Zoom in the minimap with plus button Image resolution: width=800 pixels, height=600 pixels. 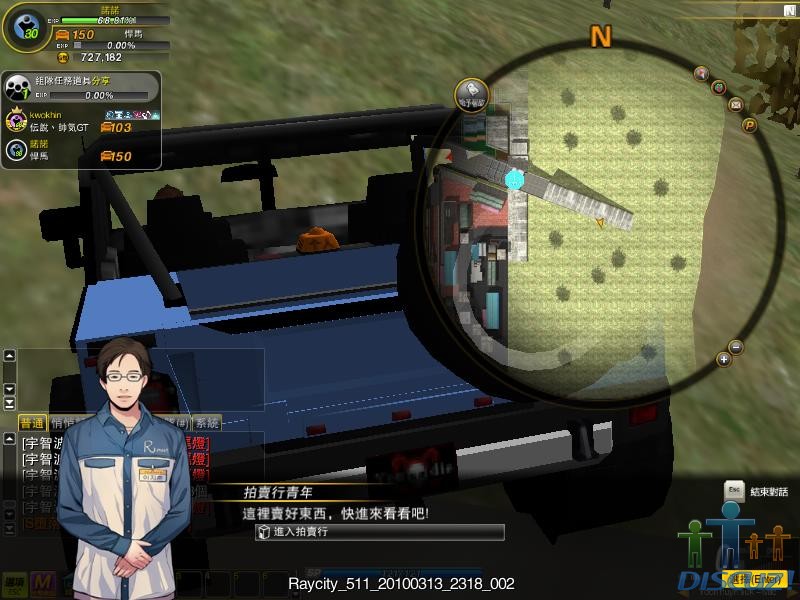724,359
